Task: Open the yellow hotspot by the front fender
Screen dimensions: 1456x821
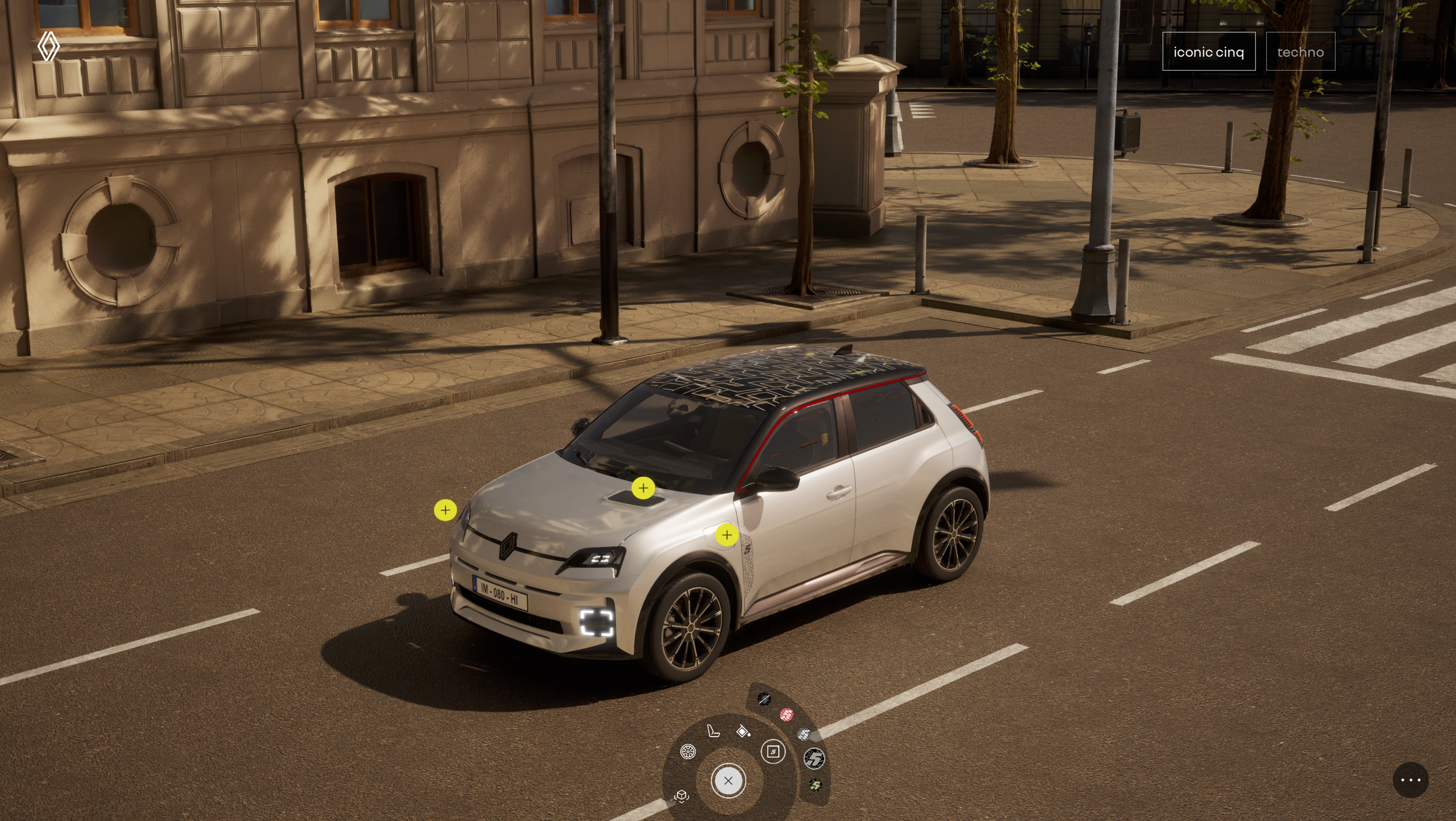Action: [x=727, y=535]
